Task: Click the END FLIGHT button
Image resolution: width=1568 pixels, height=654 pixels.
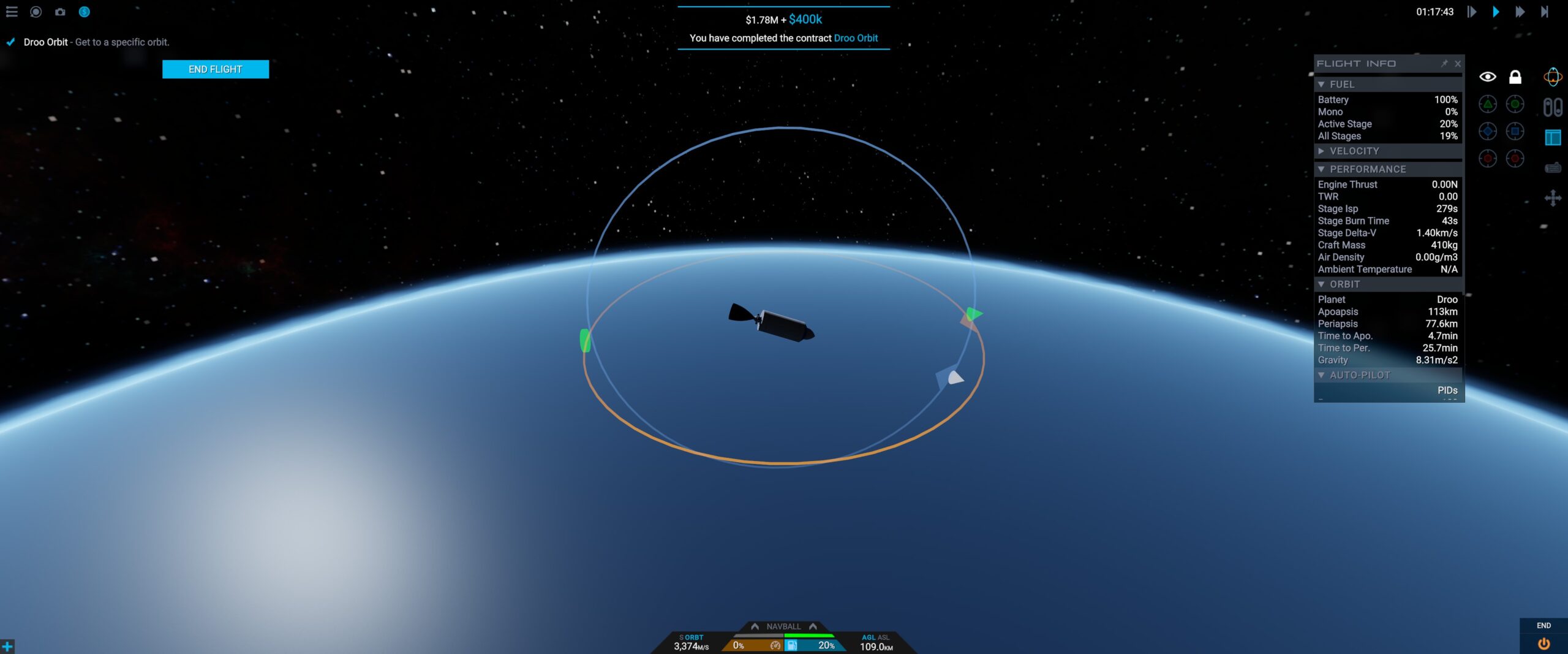Action: click(215, 69)
